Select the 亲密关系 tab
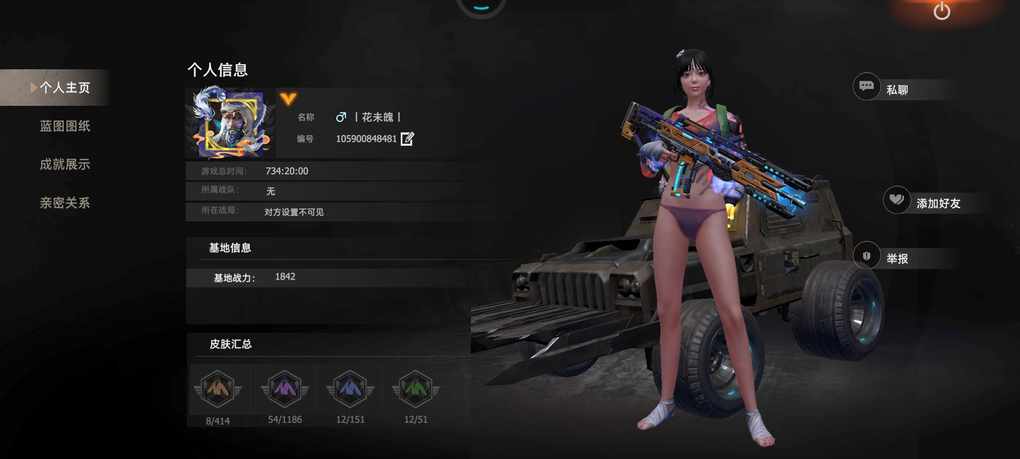 pyautogui.click(x=65, y=203)
